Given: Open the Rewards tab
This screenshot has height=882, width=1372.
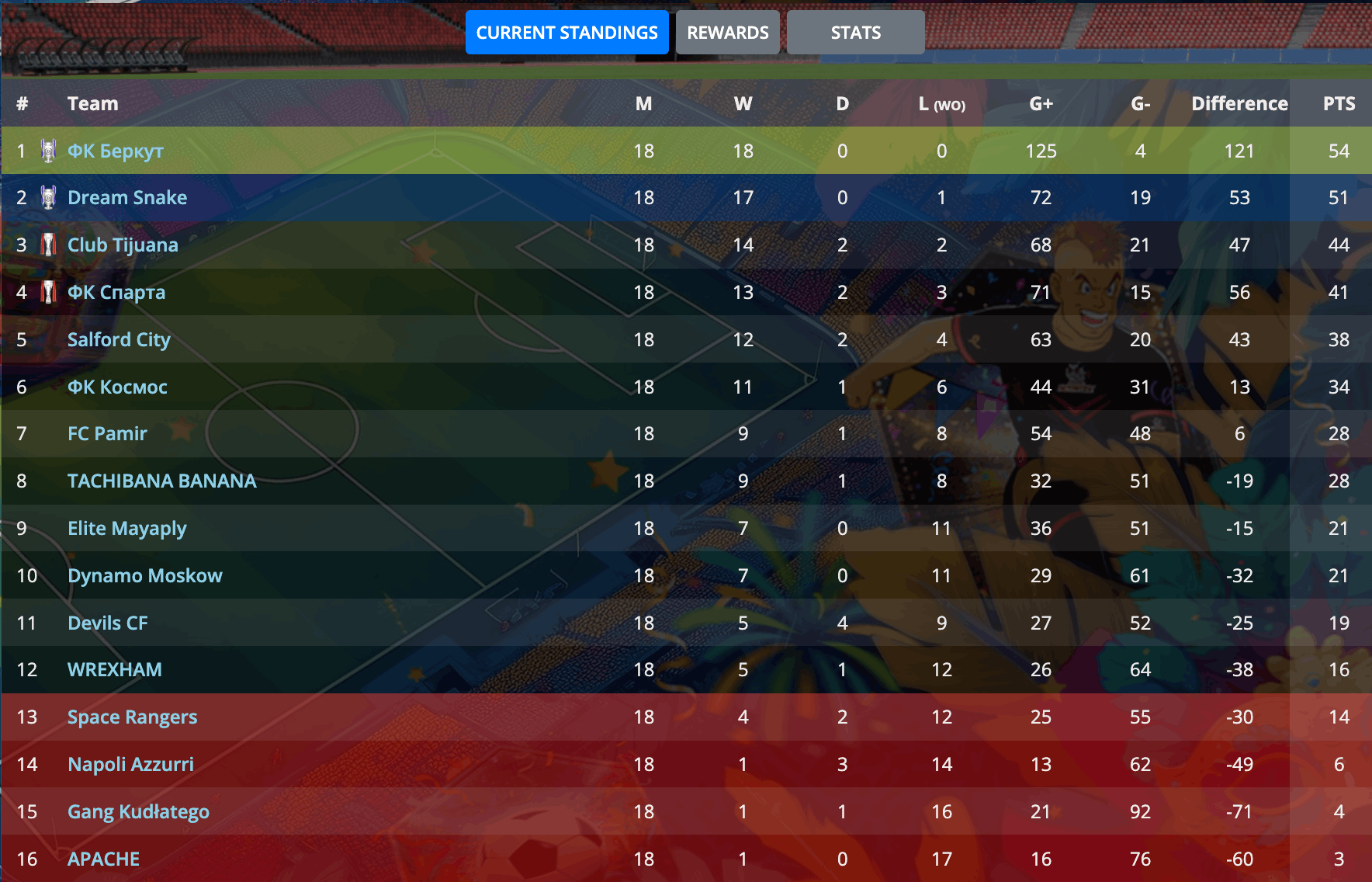Looking at the screenshot, I should pyautogui.click(x=727, y=33).
